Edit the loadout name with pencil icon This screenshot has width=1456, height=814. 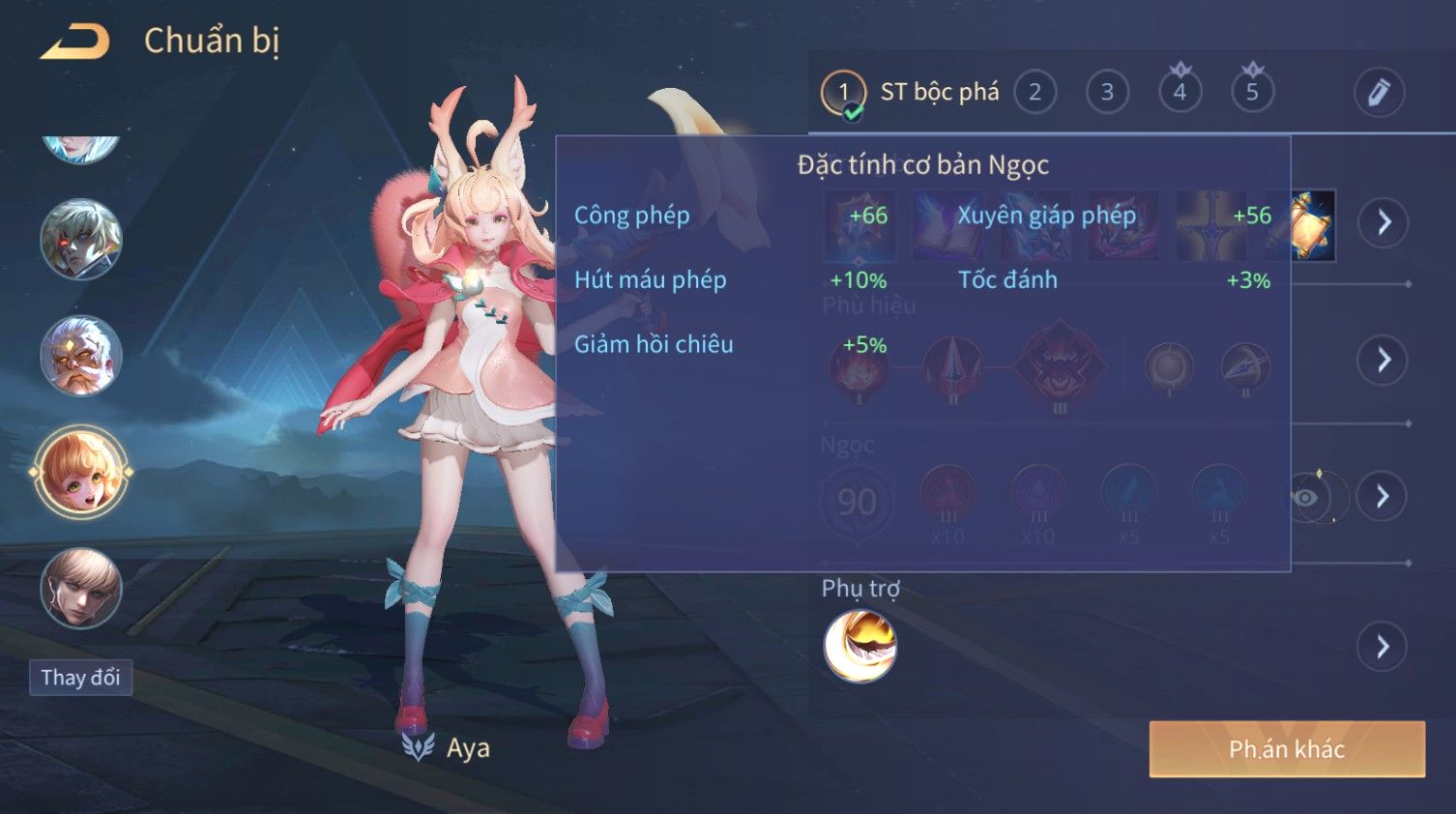pos(1379,93)
